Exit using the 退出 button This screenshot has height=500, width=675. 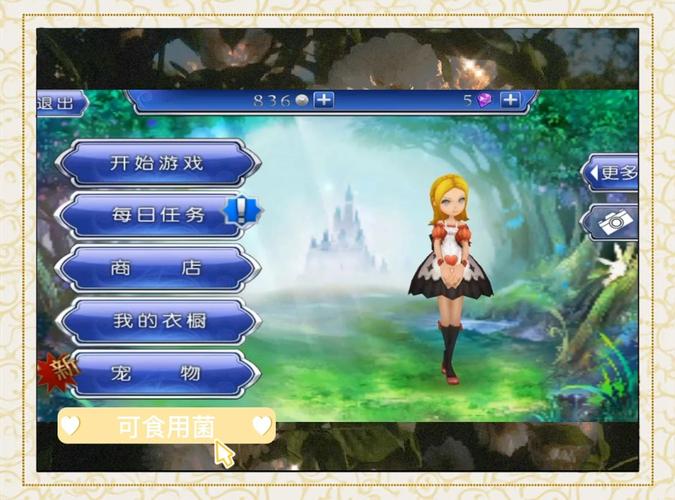[58, 102]
